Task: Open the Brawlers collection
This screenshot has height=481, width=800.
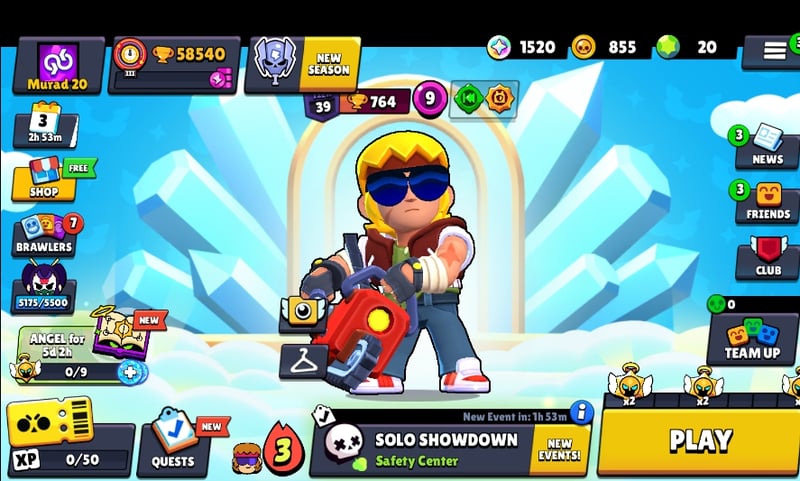Action: click(x=44, y=234)
